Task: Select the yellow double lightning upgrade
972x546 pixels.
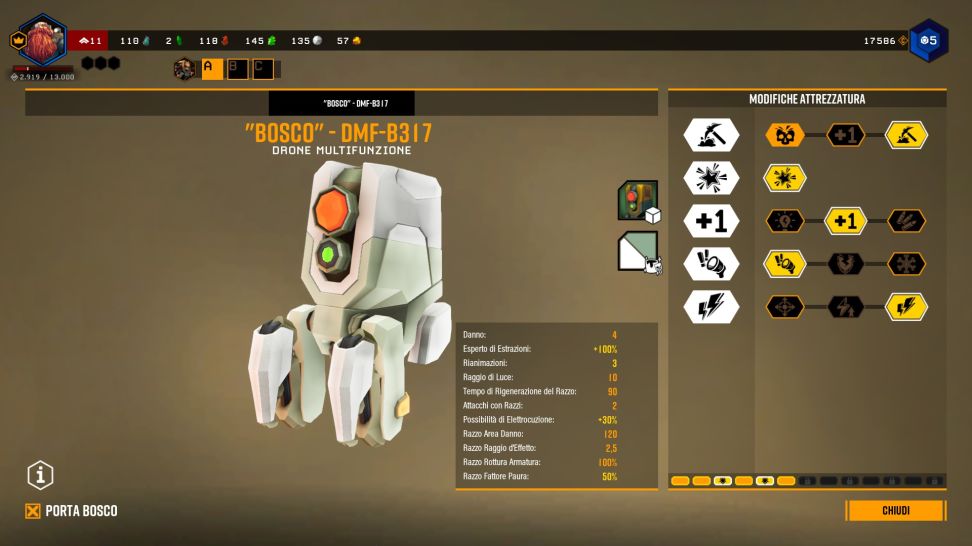Action: pos(906,307)
